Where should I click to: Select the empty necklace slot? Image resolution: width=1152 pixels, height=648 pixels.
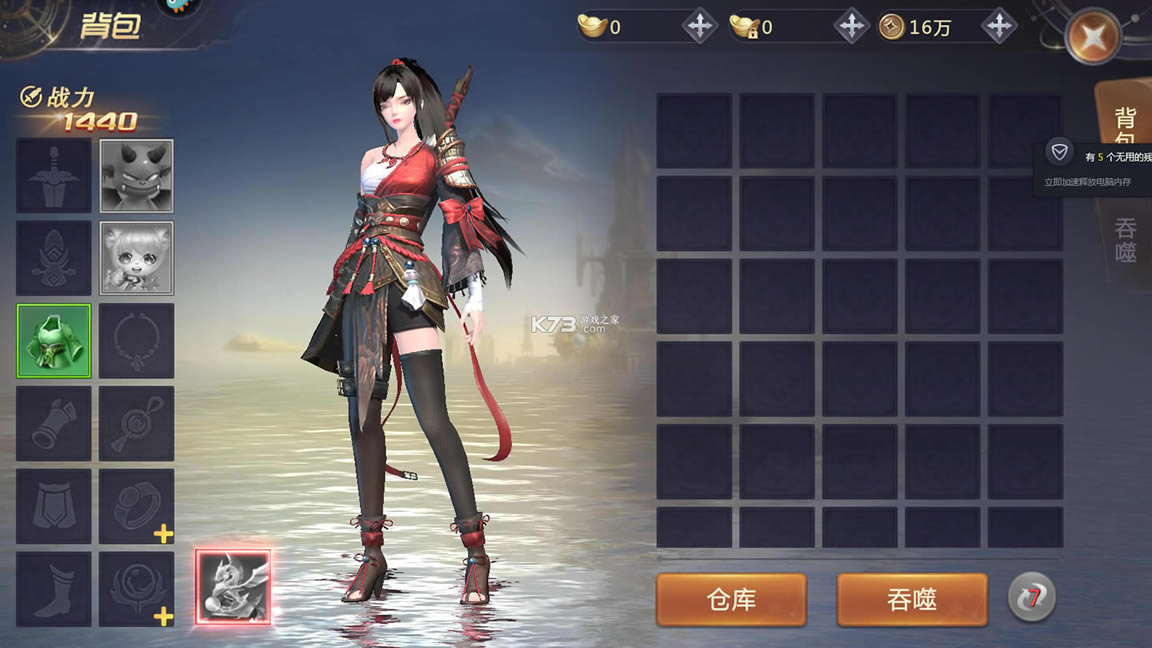tap(137, 341)
